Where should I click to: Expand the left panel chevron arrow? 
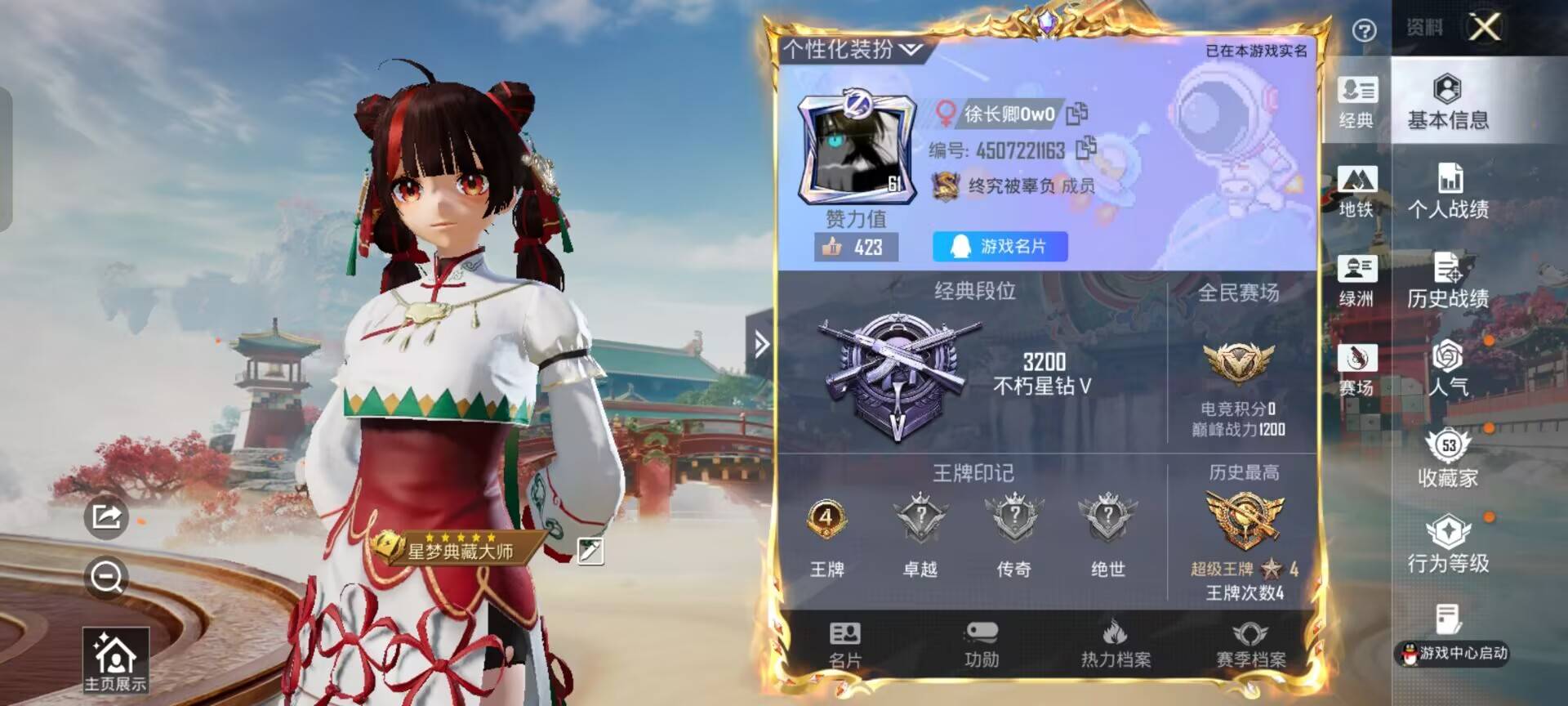763,345
